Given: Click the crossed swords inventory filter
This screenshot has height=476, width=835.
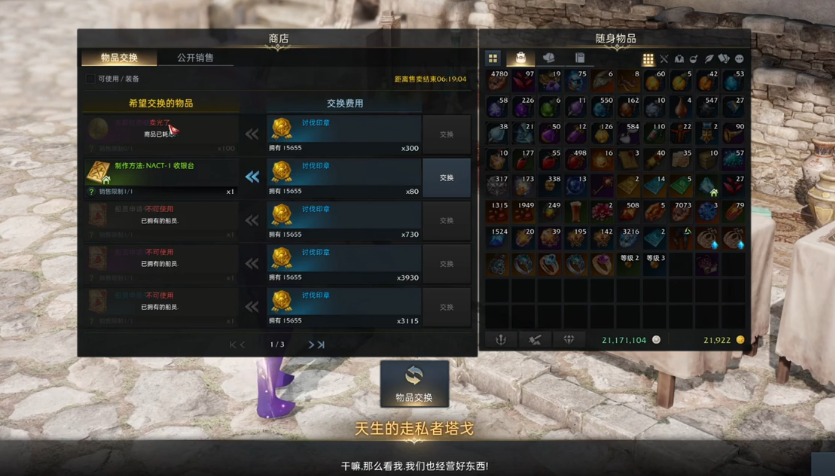Looking at the screenshot, I should coord(664,60).
